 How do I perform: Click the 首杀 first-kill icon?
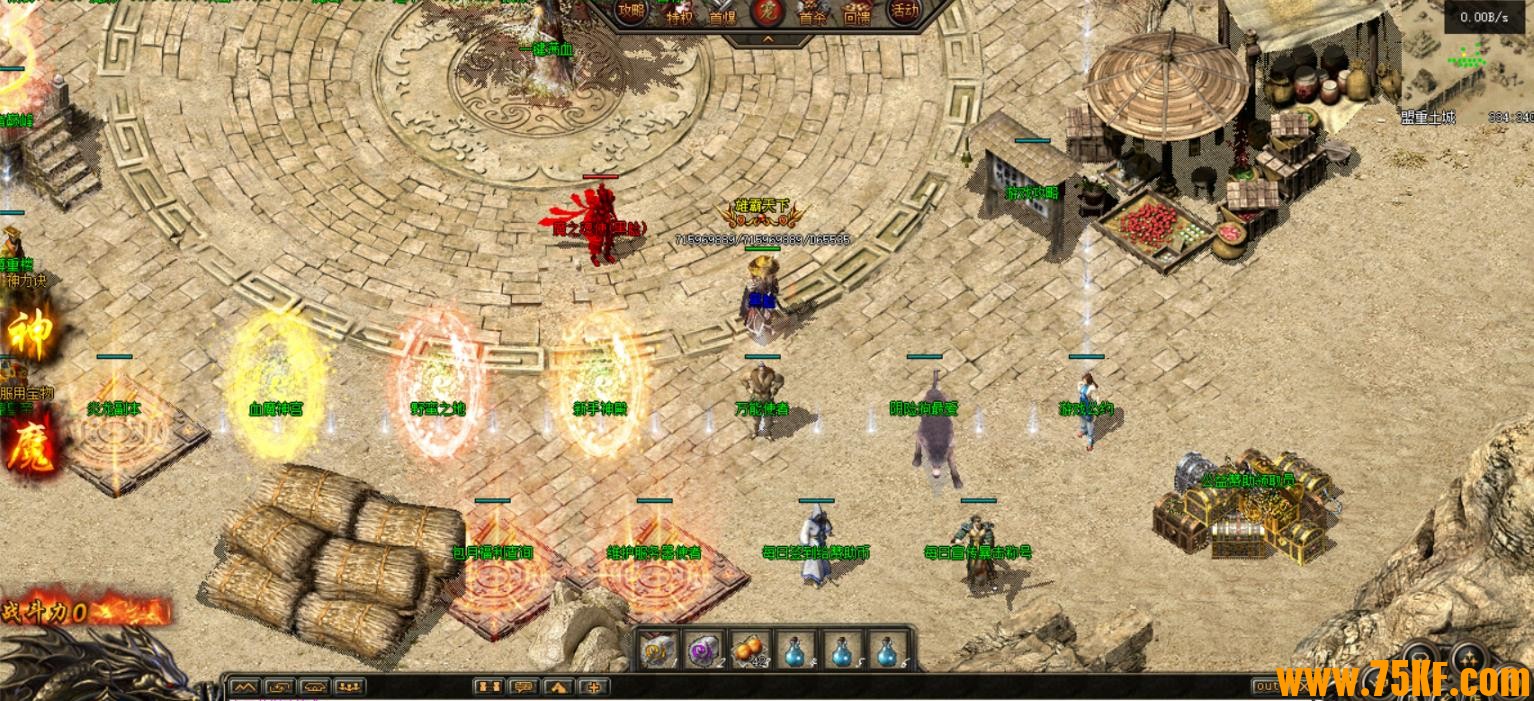click(x=812, y=13)
